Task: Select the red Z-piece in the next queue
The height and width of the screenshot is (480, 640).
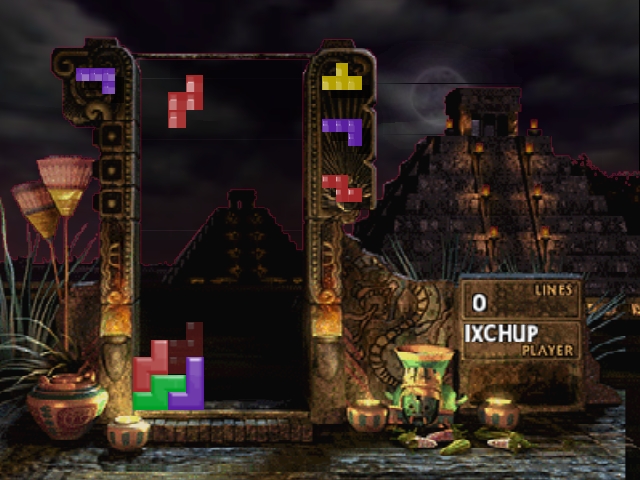Action: (x=343, y=187)
